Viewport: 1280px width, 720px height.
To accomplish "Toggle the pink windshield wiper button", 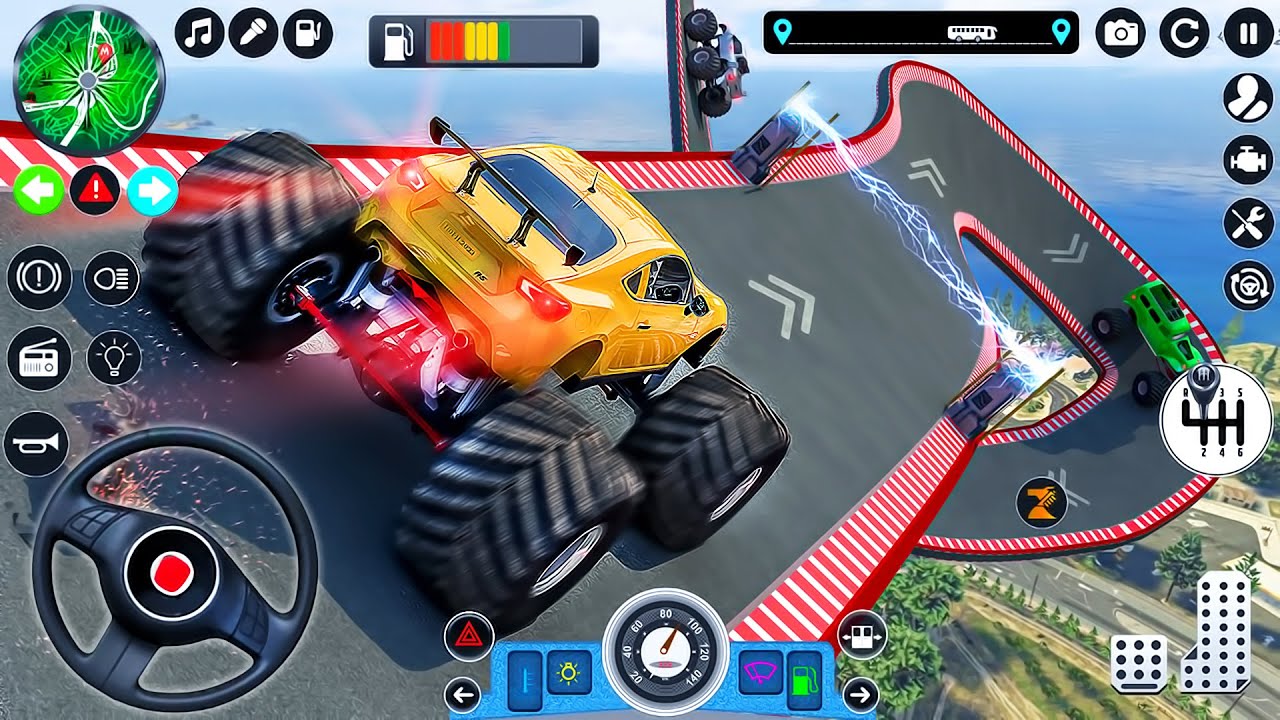I will (760, 672).
